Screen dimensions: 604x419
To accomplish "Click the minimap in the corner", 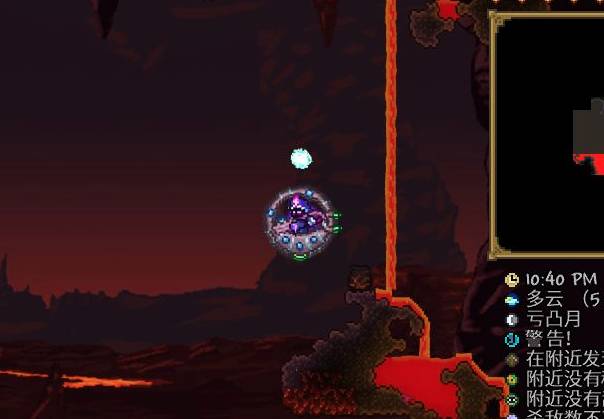I will coord(550,135).
